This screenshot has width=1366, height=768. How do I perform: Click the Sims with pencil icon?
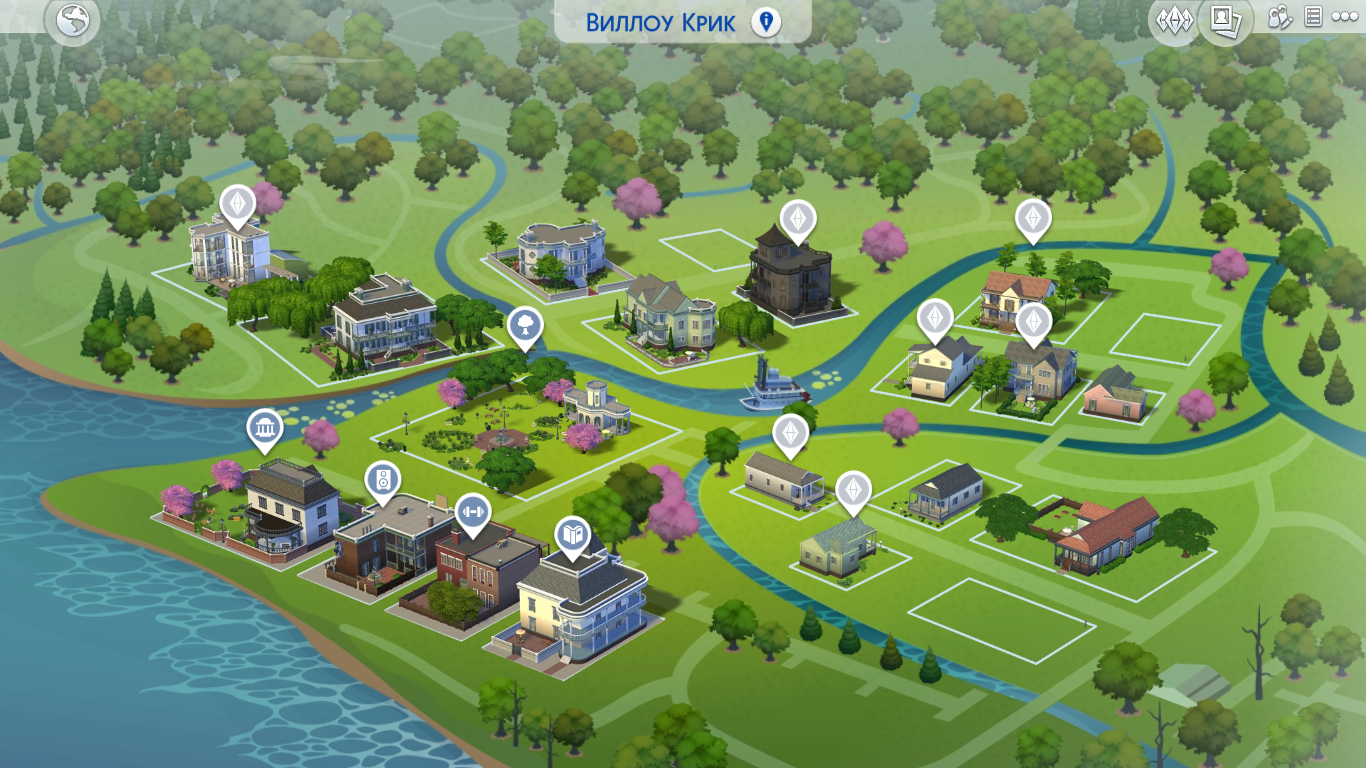point(1280,18)
